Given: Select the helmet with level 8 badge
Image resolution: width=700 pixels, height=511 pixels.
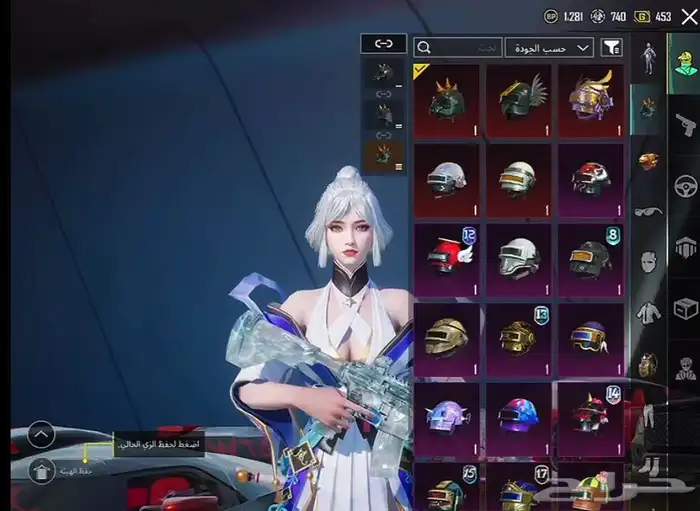Looking at the screenshot, I should [x=590, y=258].
